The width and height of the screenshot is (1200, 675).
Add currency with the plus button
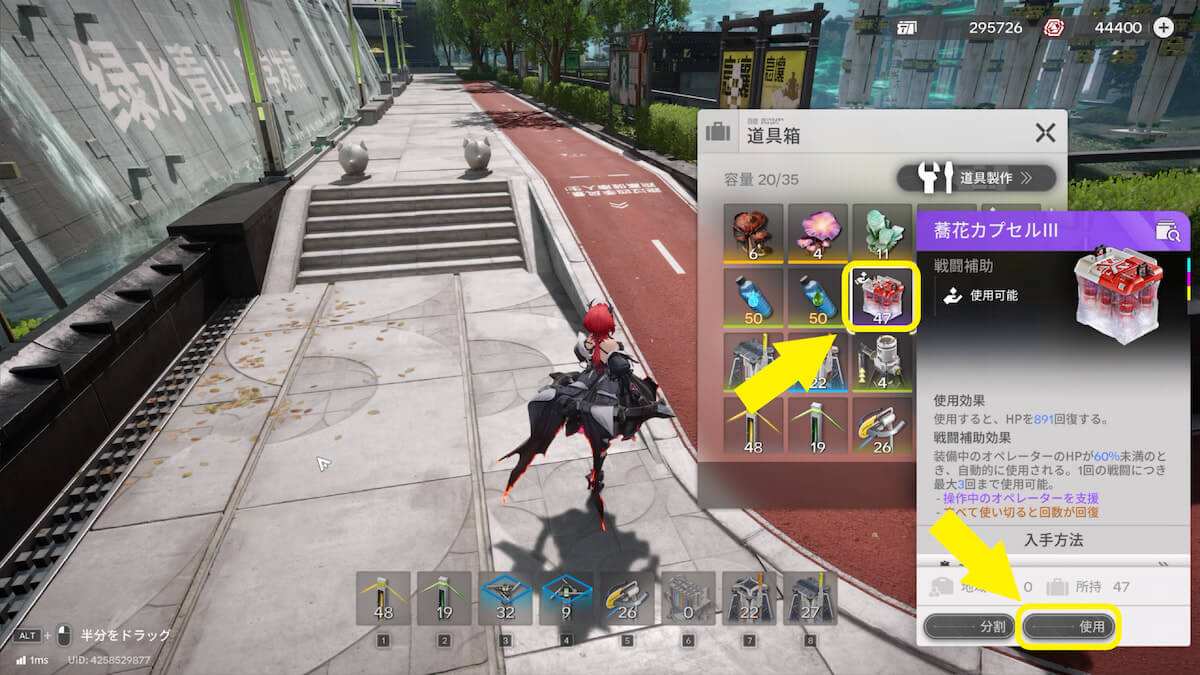click(x=1164, y=28)
